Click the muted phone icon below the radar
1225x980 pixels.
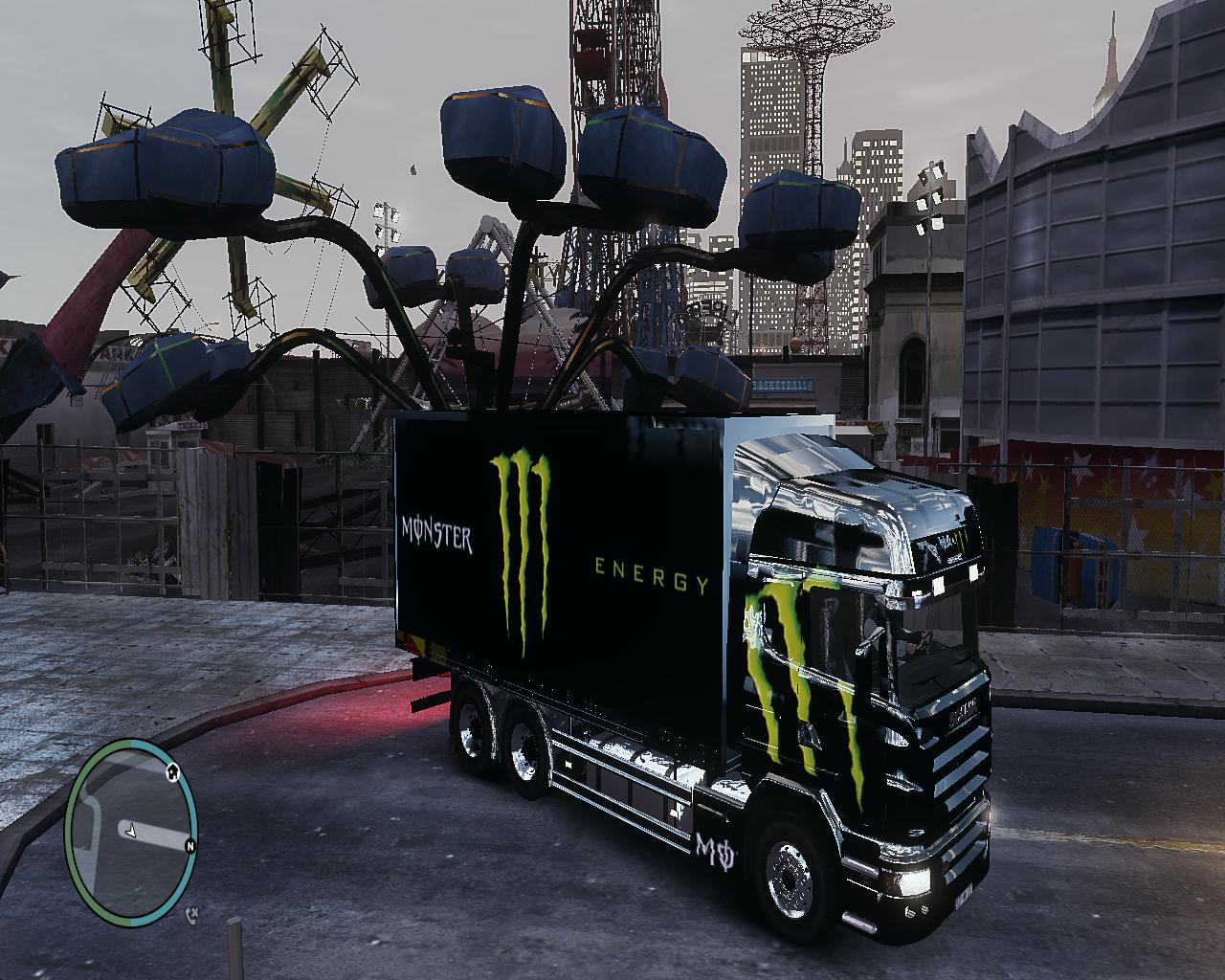tap(191, 914)
